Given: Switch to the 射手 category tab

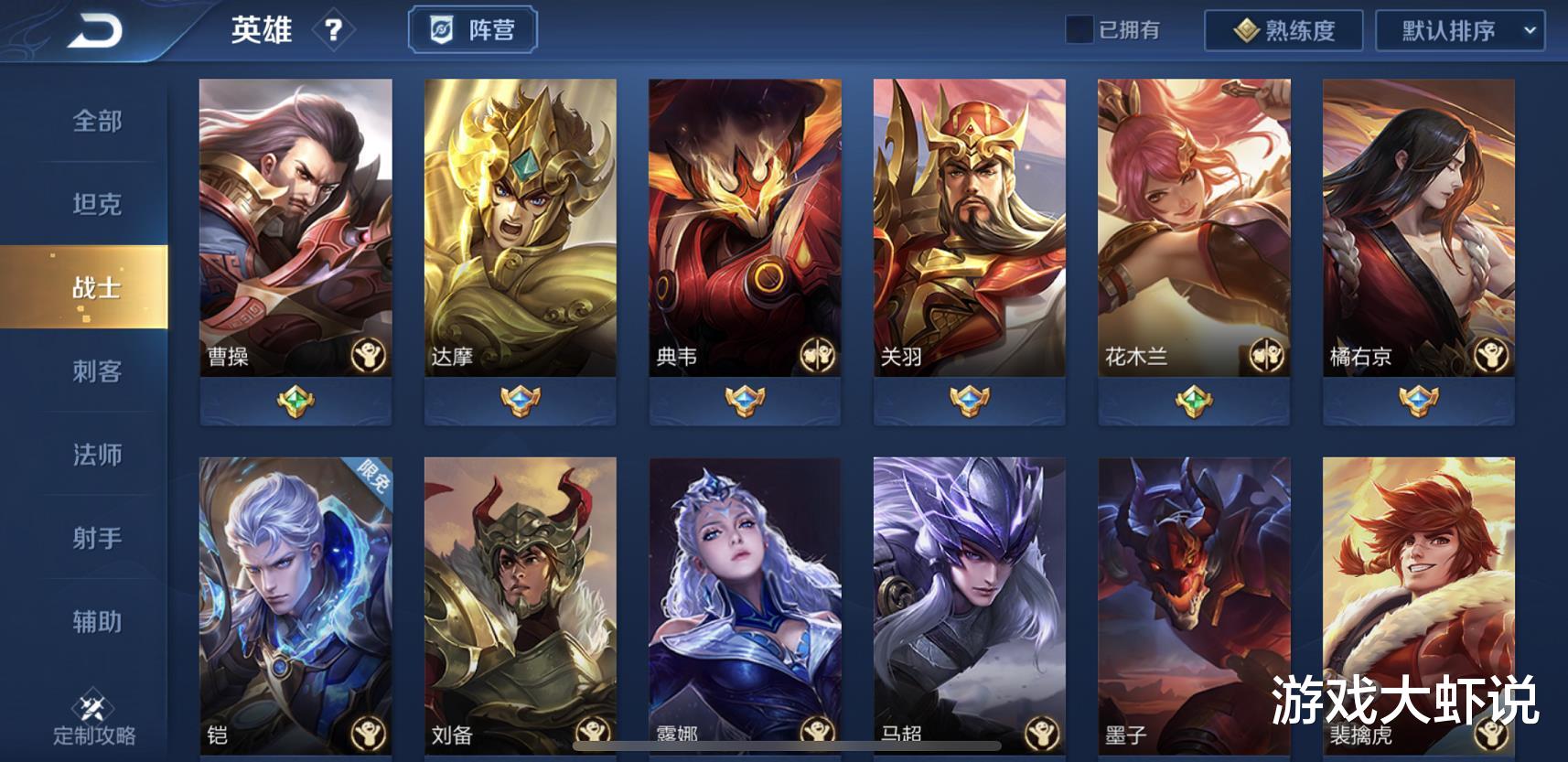Looking at the screenshot, I should click(x=96, y=540).
